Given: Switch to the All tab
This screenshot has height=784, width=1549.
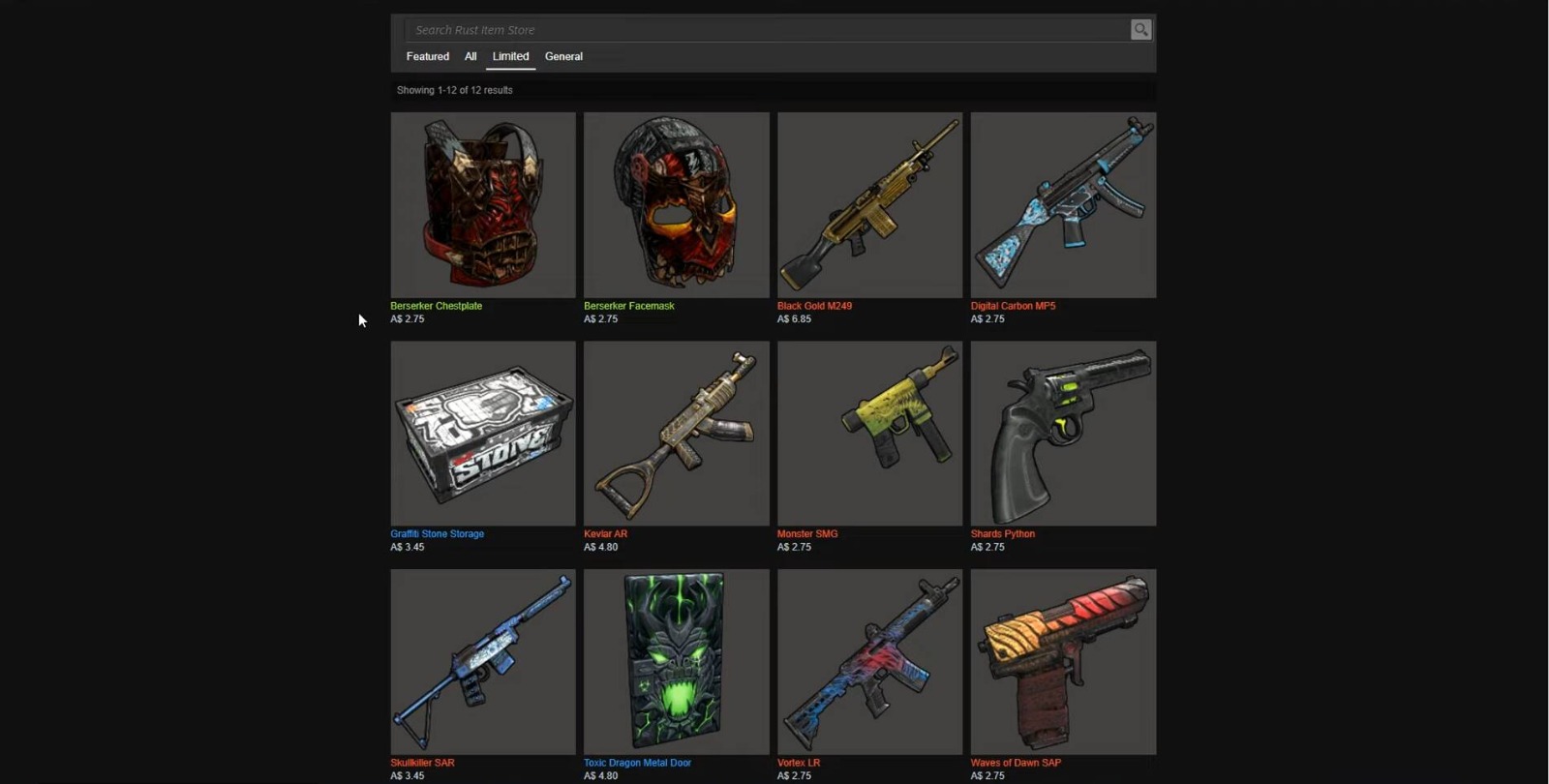Looking at the screenshot, I should (x=470, y=56).
